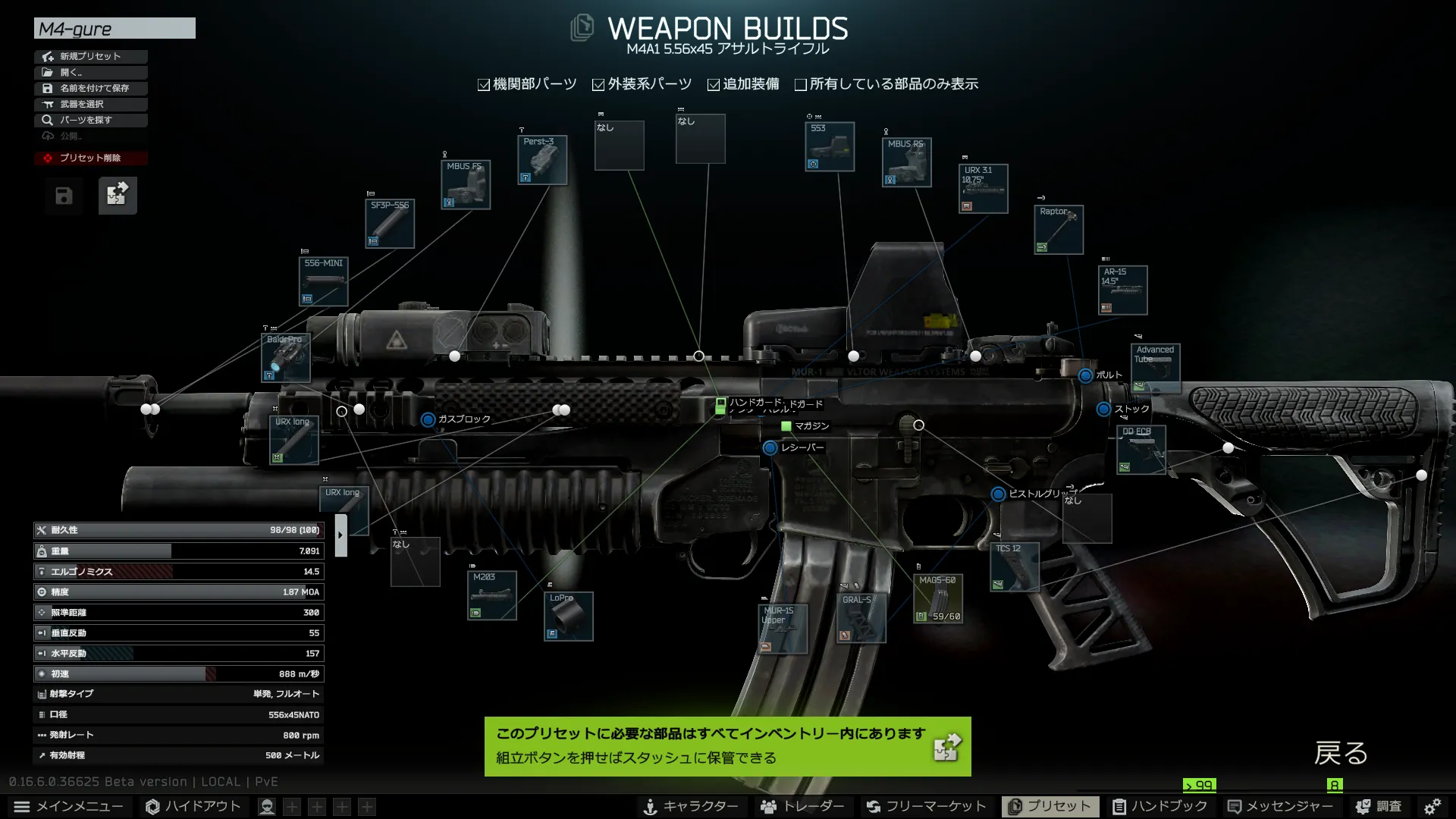
Task: Enable 所有している部品のみ表示 checkbox
Action: point(800,85)
